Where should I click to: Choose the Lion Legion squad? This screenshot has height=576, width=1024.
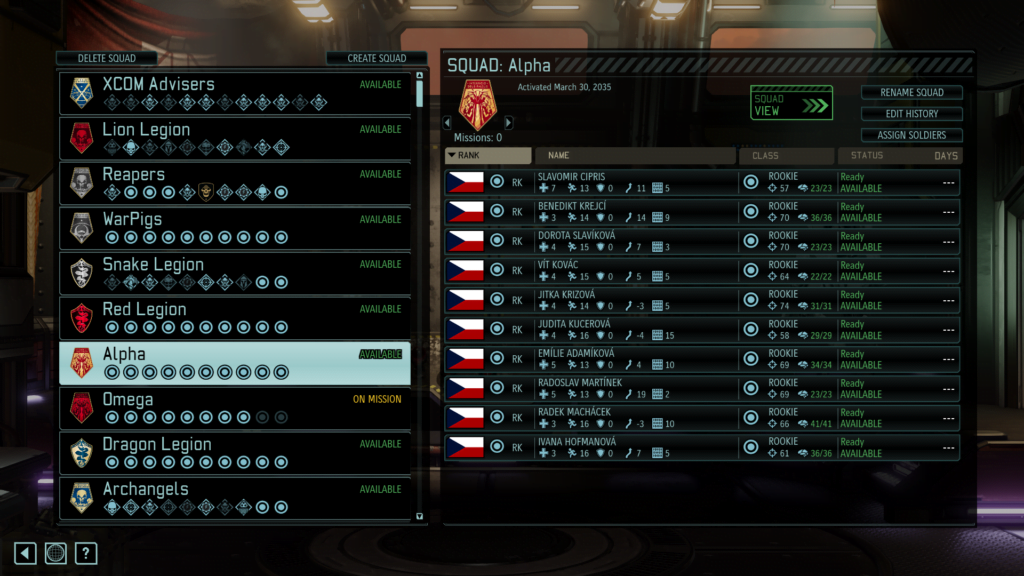(235, 137)
